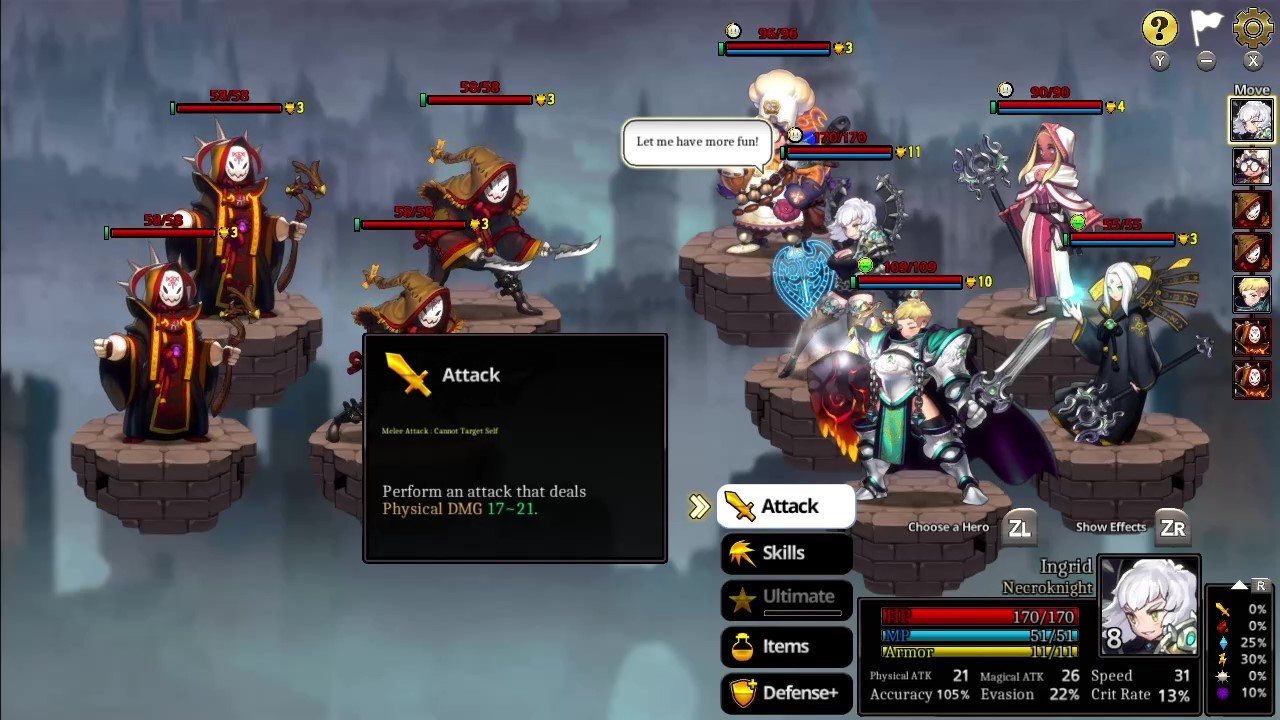Click the fire resistance icon
Screen dimensions: 1280x720
tap(1223, 625)
